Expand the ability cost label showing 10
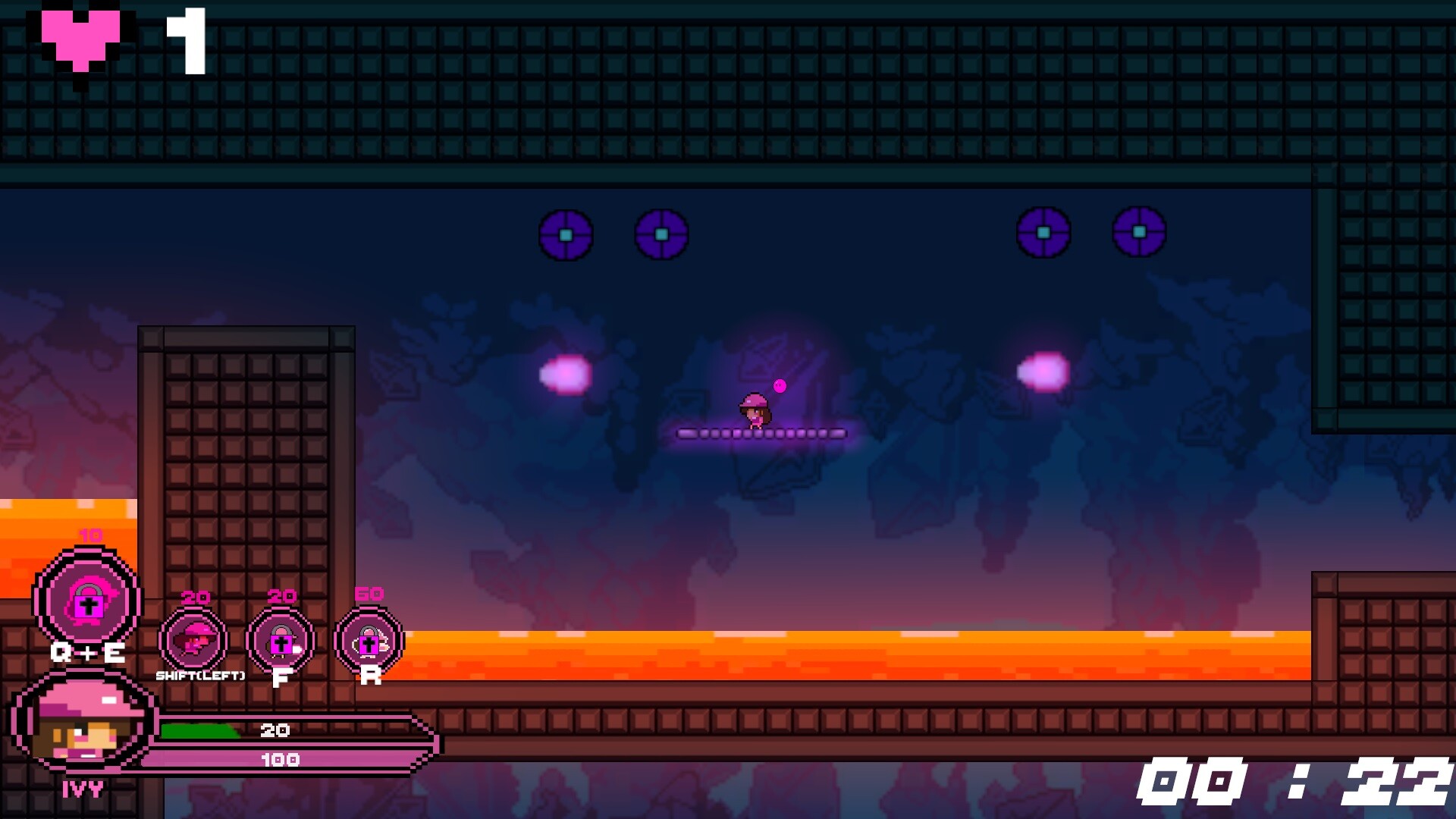Viewport: 1456px width, 819px height. pyautogui.click(x=89, y=535)
